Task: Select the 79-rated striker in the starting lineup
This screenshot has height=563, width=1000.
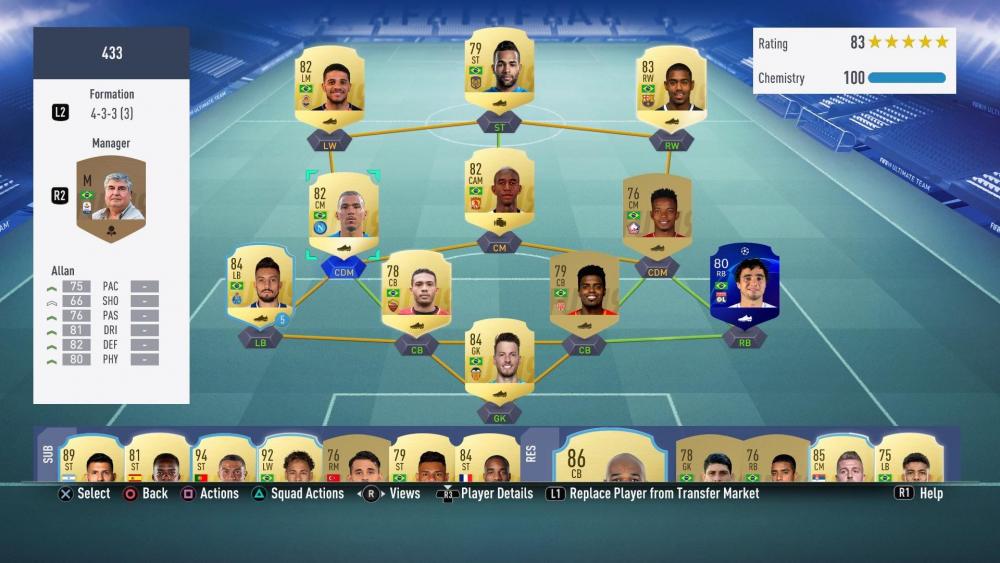Action: point(499,70)
